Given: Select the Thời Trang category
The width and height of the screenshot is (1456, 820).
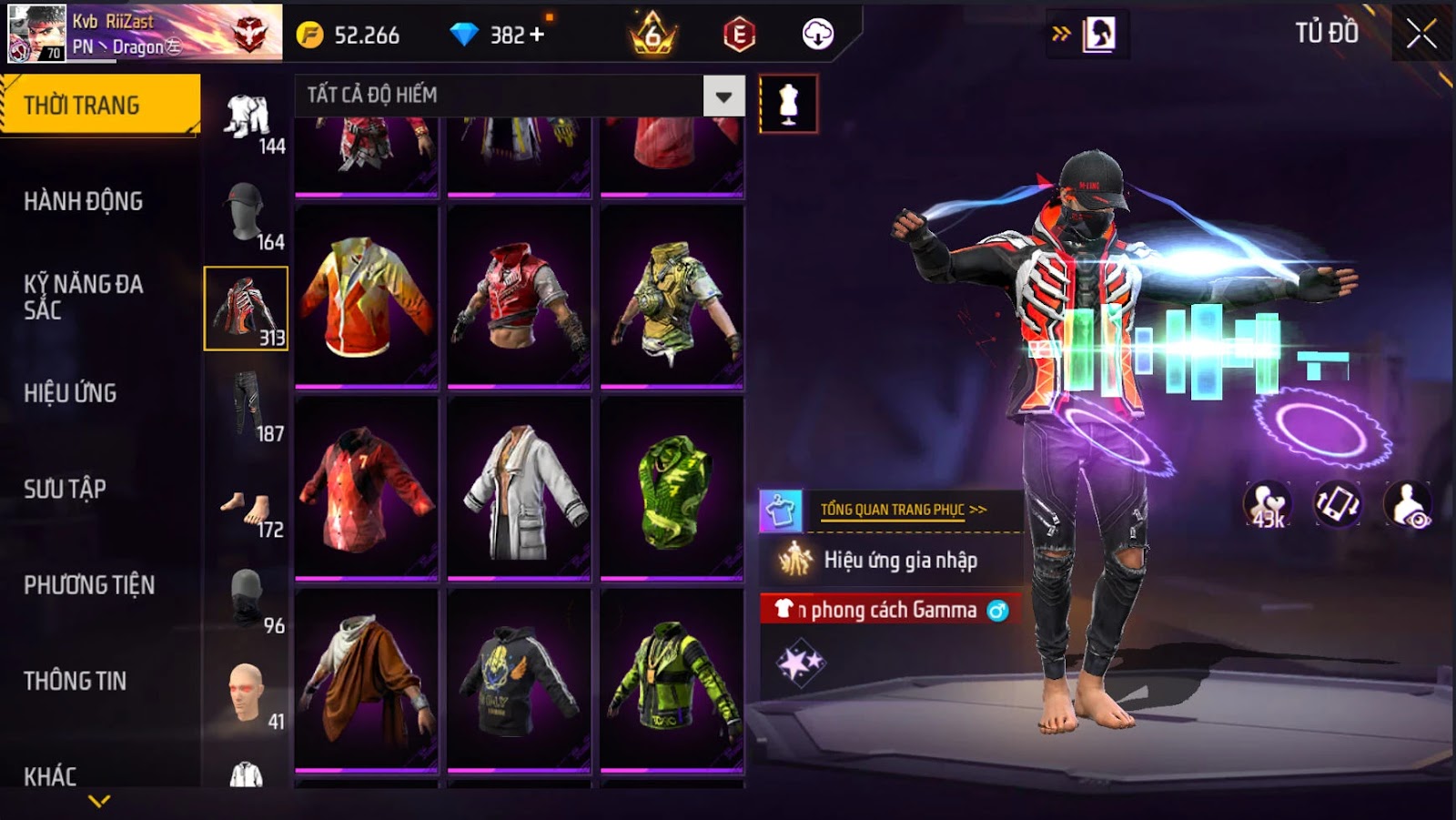Looking at the screenshot, I should tap(100, 106).
